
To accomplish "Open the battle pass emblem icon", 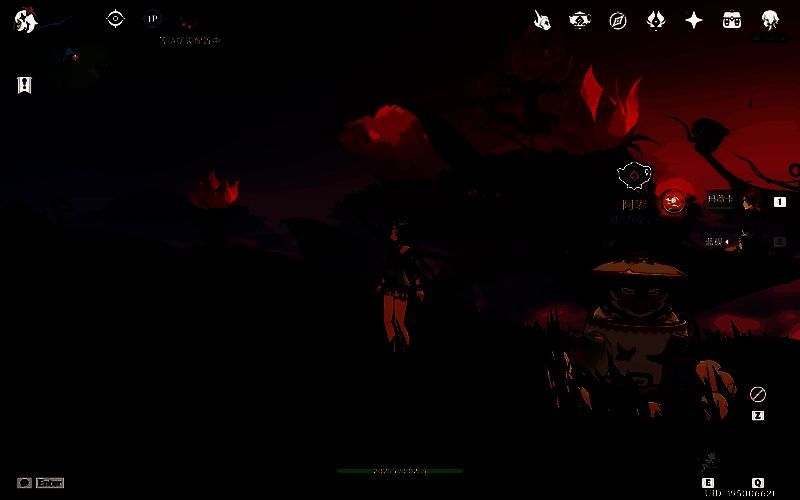I will point(656,20).
